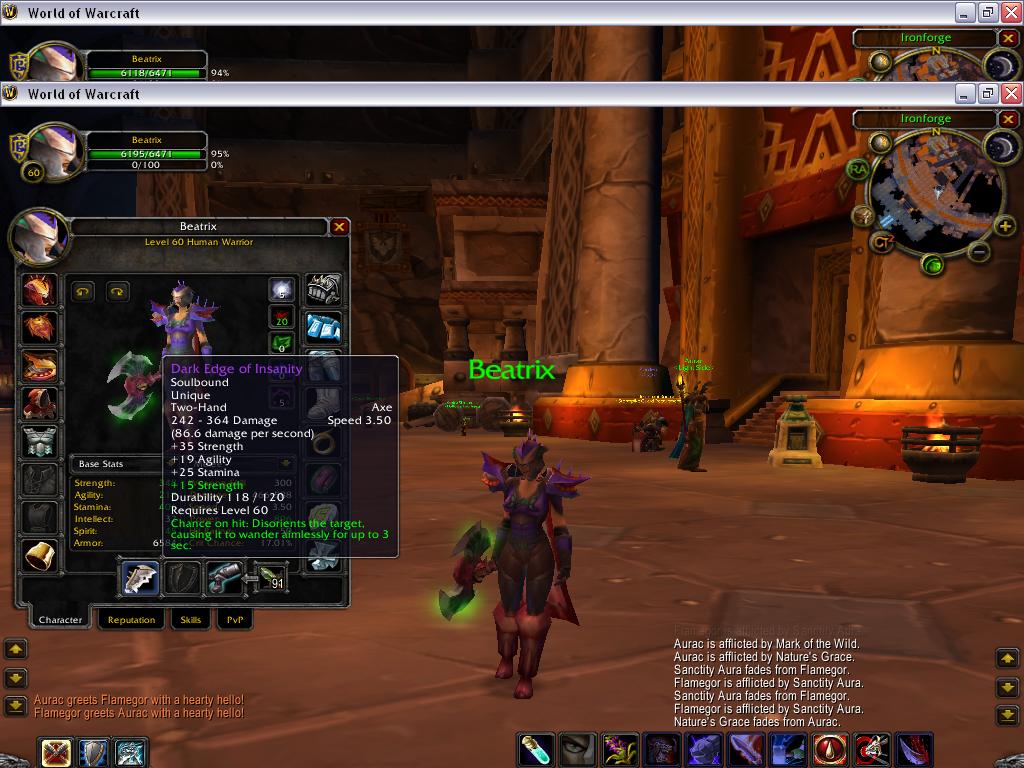Use the purple herb action slot
Viewport: 1024px width, 768px height.
(x=620, y=750)
